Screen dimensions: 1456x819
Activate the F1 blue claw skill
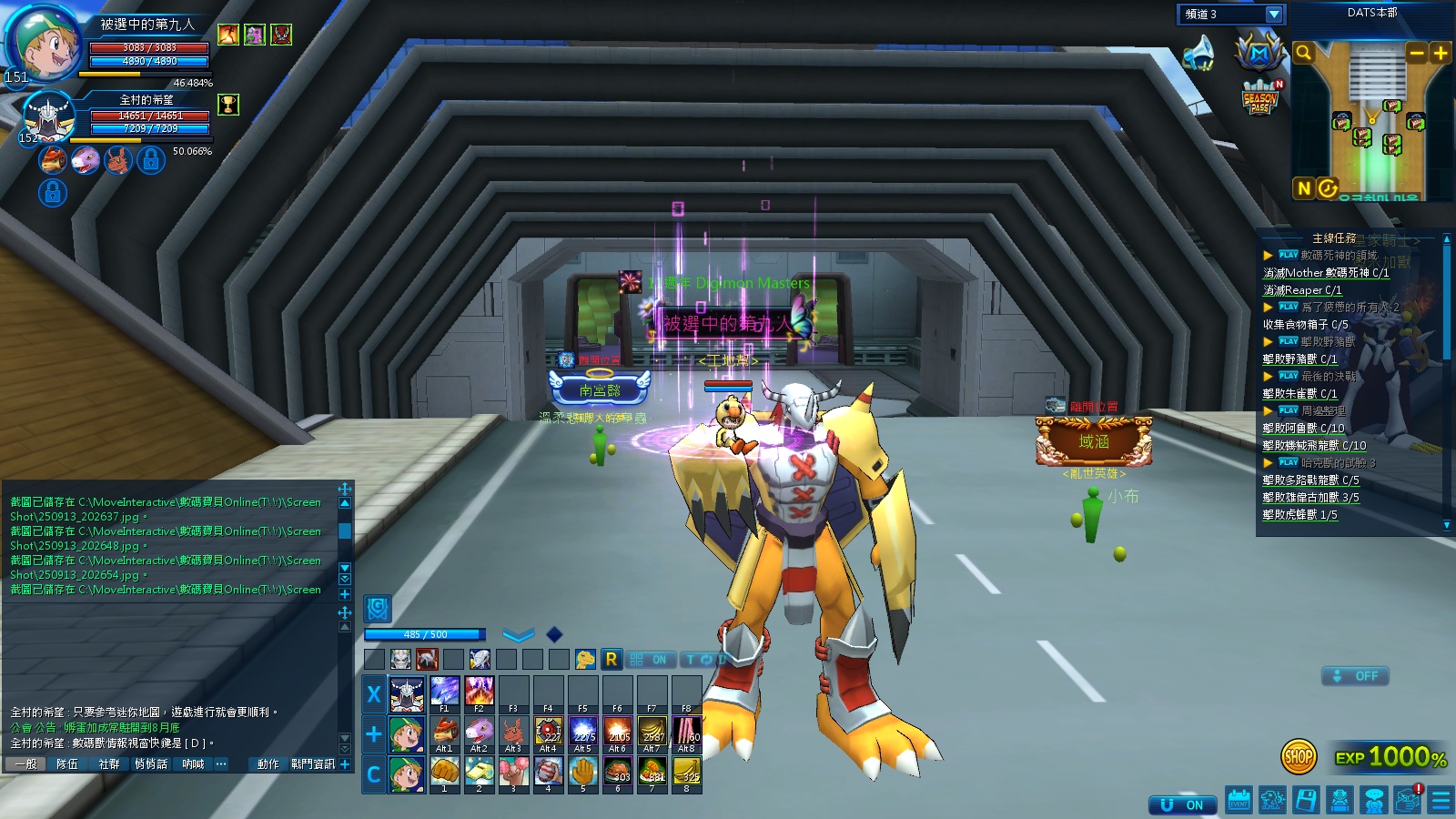[444, 692]
